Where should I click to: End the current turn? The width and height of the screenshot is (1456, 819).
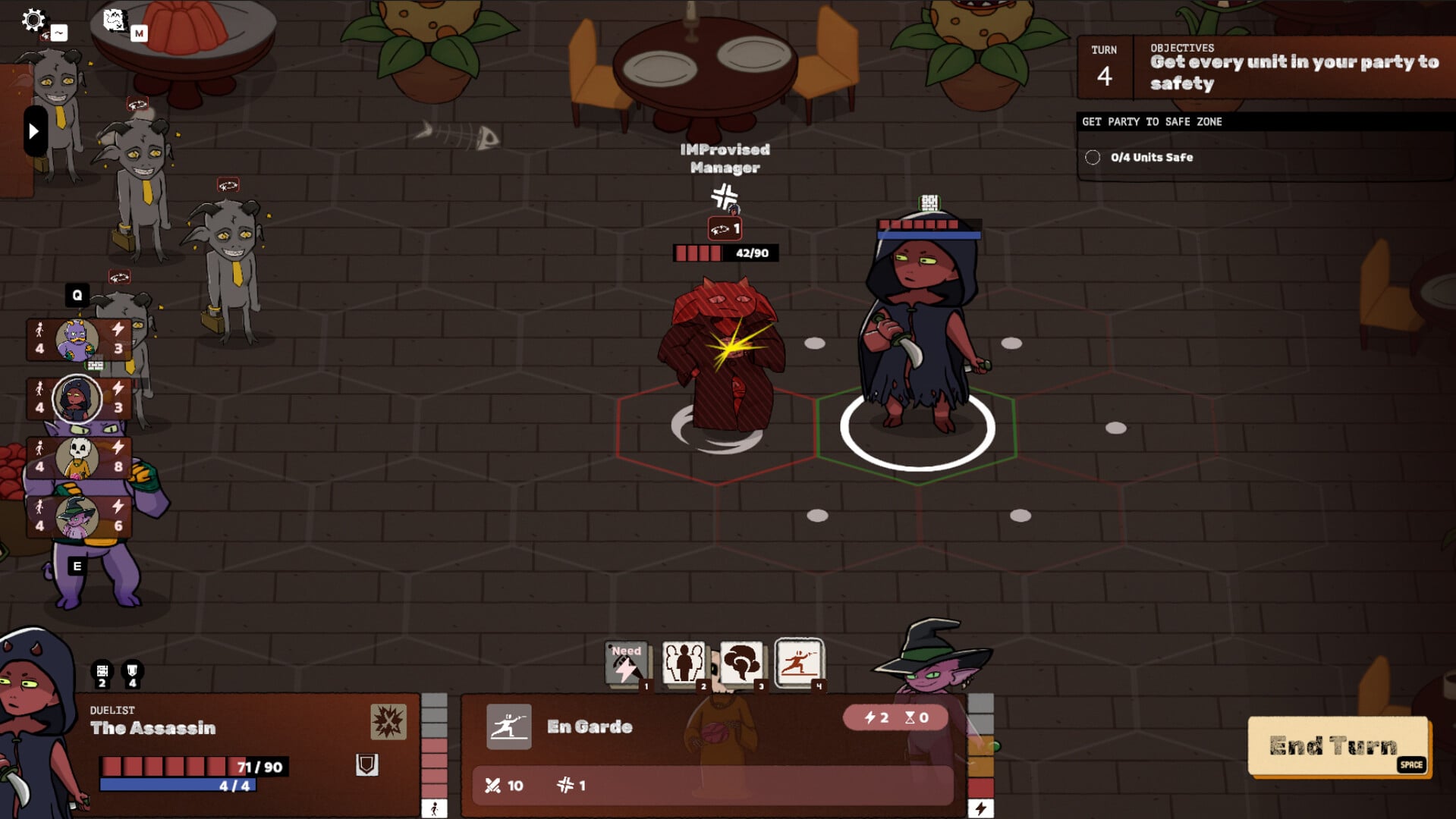coord(1338,746)
